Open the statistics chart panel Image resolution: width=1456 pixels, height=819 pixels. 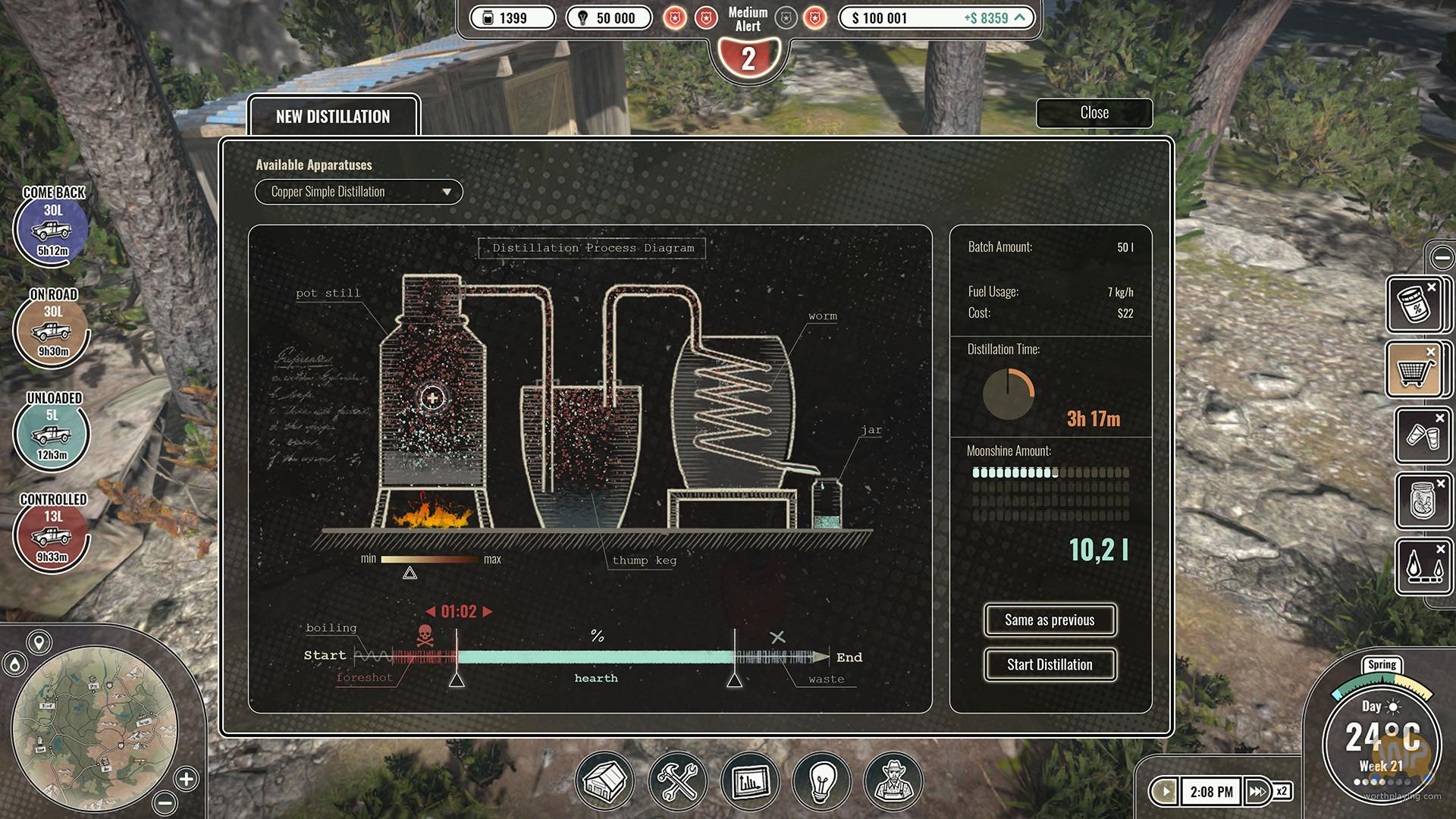click(749, 781)
